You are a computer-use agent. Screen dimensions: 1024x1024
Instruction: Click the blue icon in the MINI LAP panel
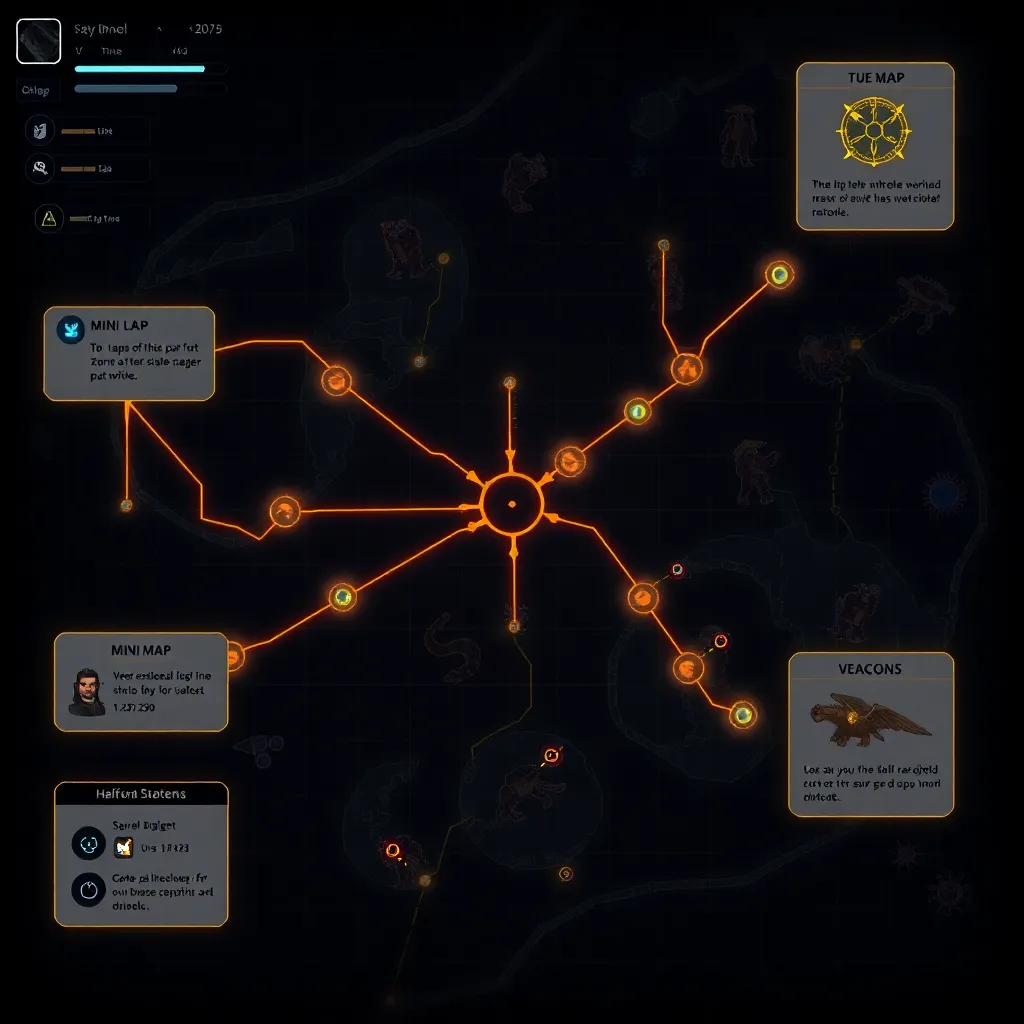point(71,329)
